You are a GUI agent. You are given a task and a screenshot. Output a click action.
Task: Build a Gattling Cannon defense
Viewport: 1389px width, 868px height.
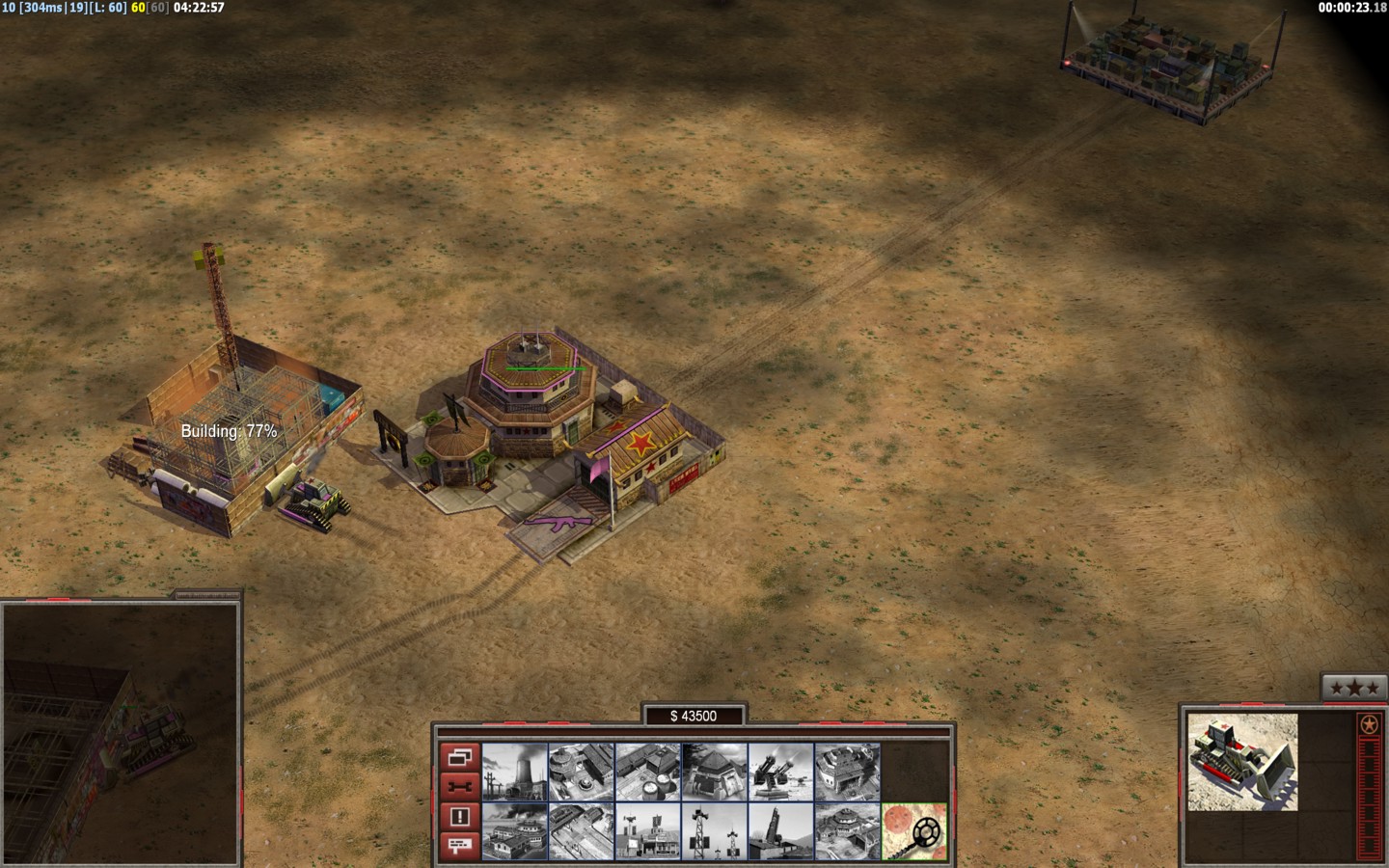click(x=781, y=771)
